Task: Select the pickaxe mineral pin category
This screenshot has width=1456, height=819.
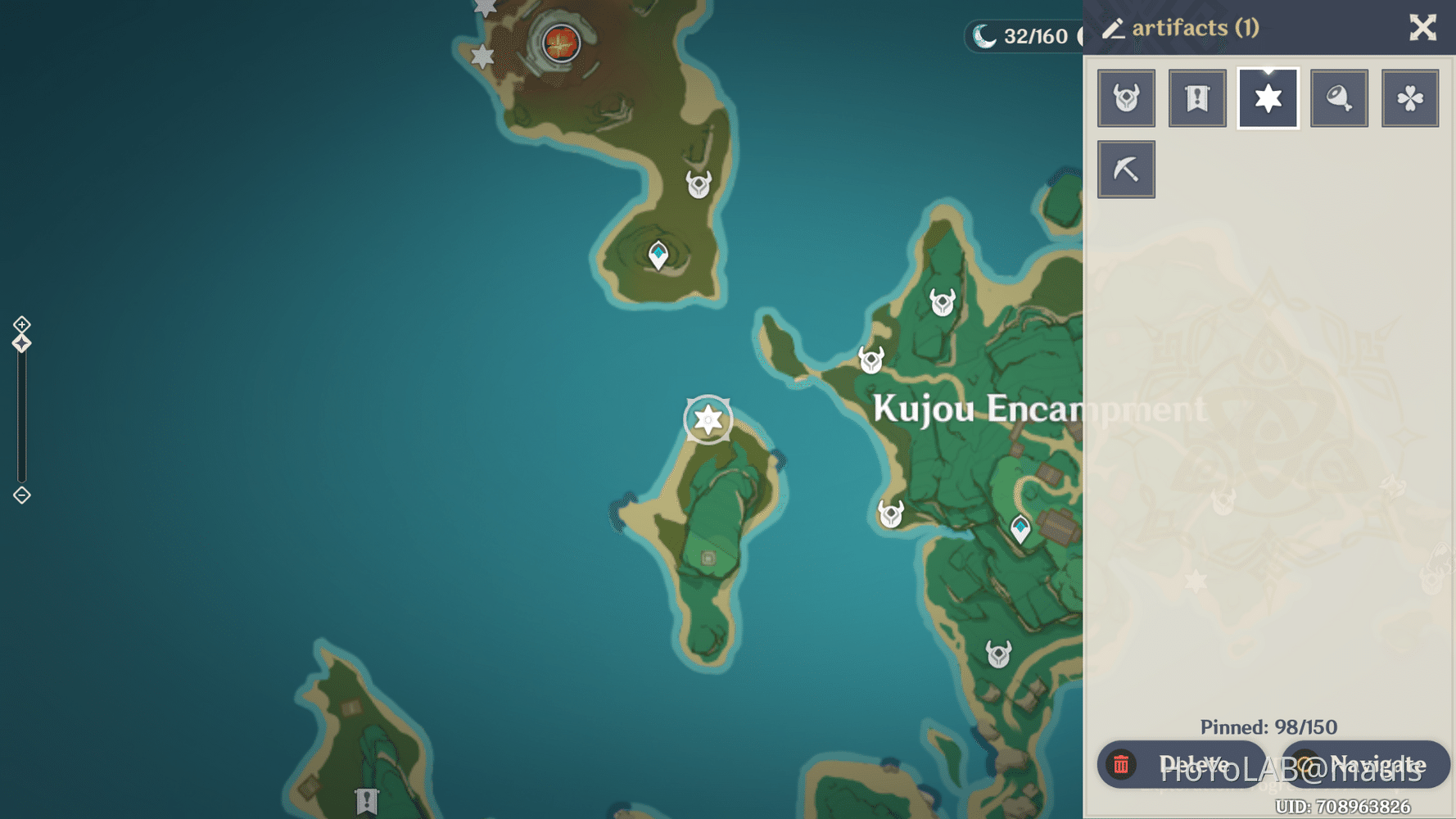Action: point(1126,169)
